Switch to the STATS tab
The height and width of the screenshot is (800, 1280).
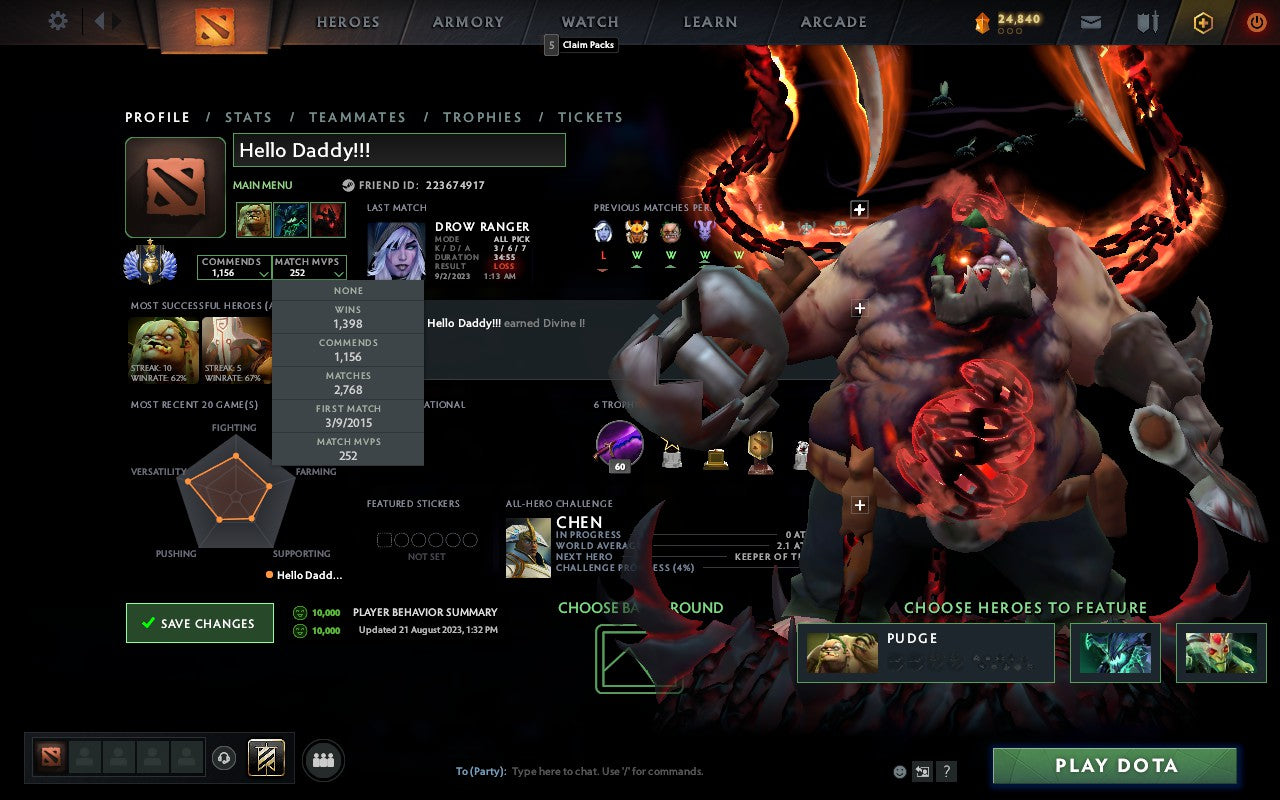pyautogui.click(x=248, y=117)
